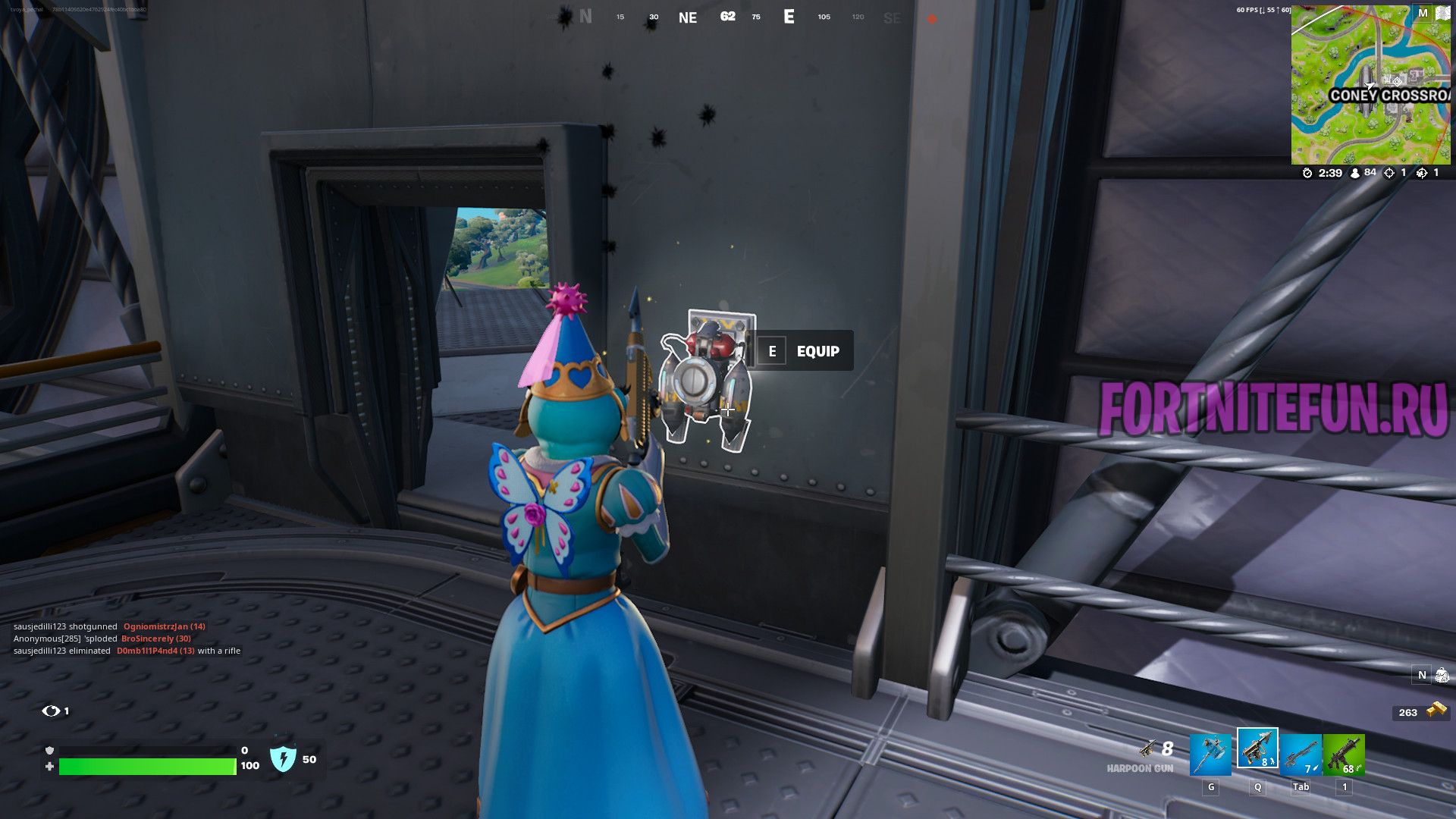
Task: Choose the green submachine gun slot
Action: click(x=1344, y=755)
